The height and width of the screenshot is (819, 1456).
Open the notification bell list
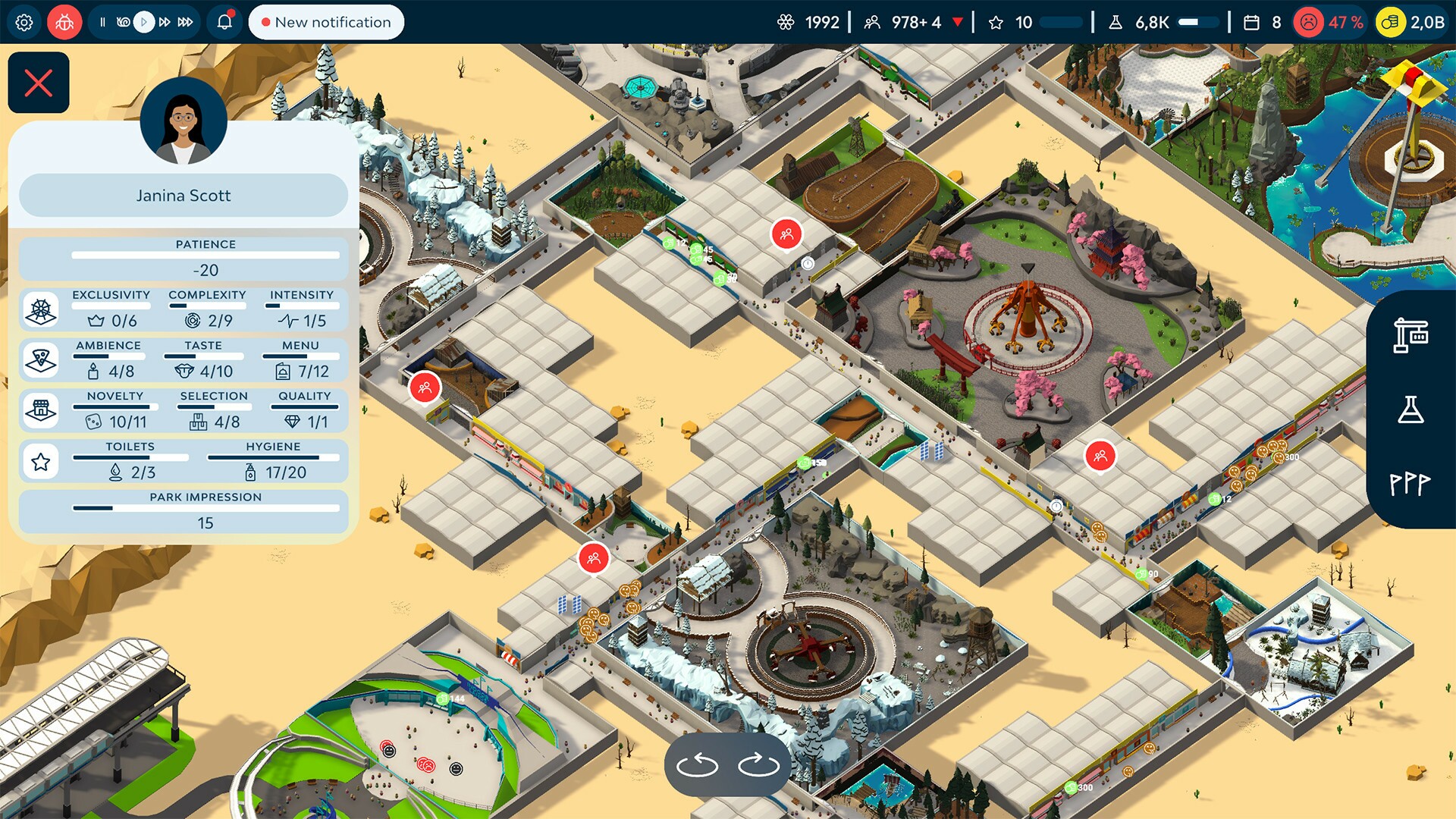click(224, 22)
